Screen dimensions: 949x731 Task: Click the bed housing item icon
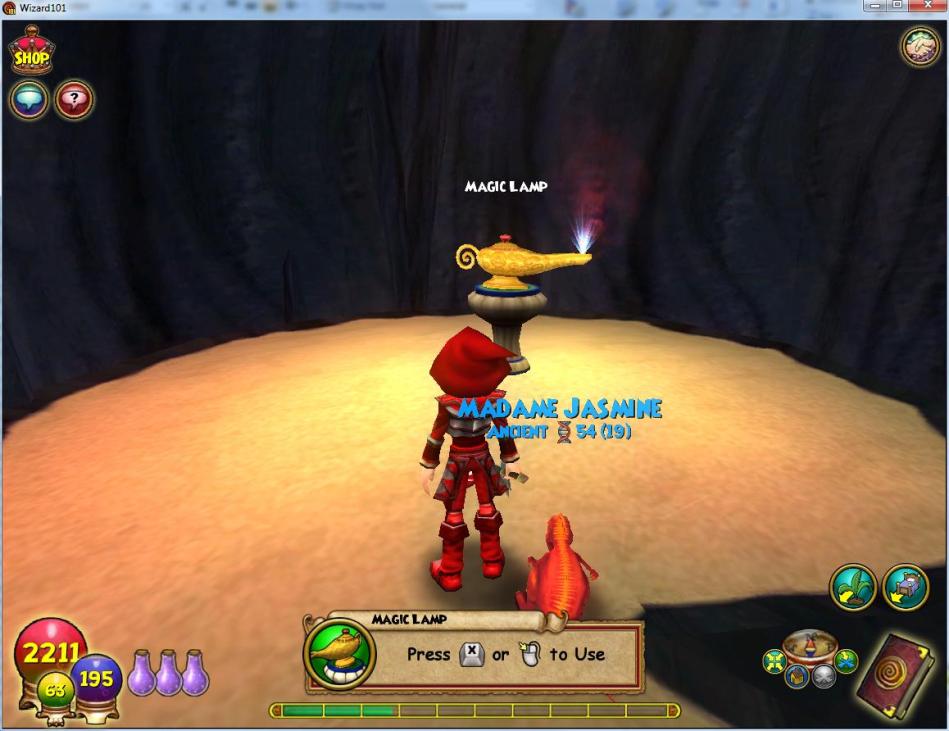pos(907,588)
